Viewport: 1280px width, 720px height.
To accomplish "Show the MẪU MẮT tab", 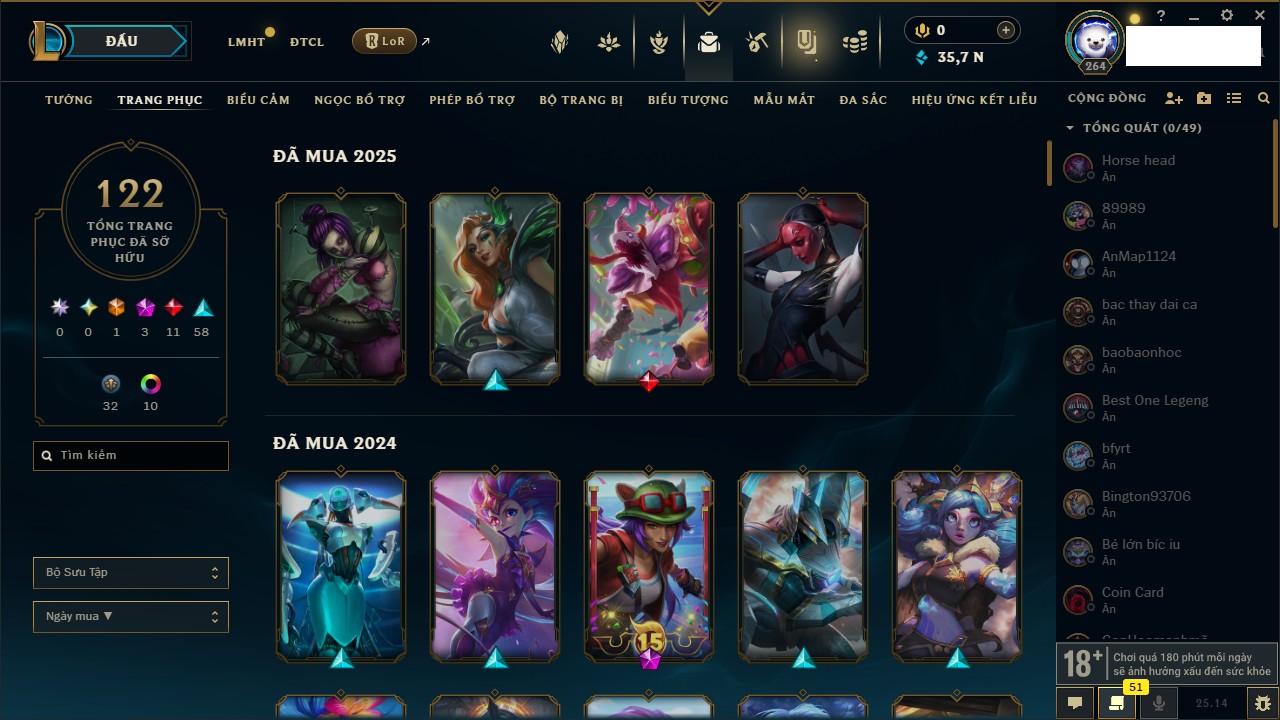I will coord(784,100).
